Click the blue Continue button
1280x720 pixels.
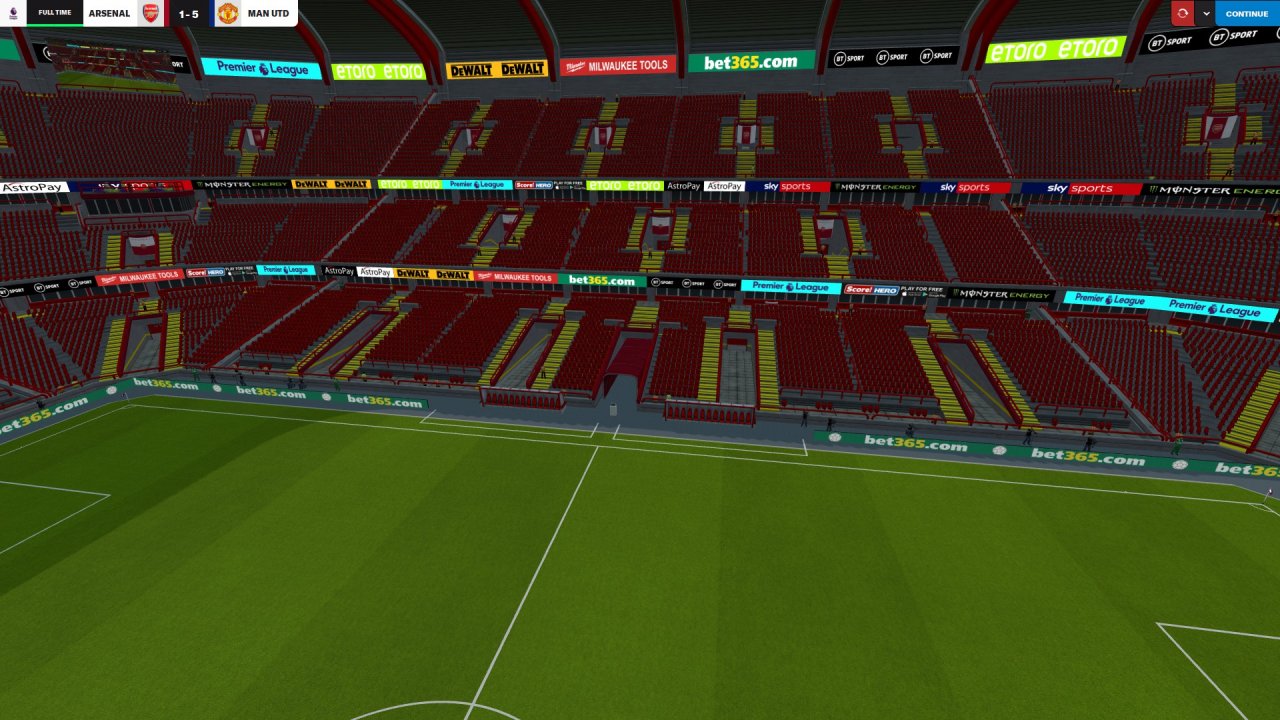[x=1246, y=14]
